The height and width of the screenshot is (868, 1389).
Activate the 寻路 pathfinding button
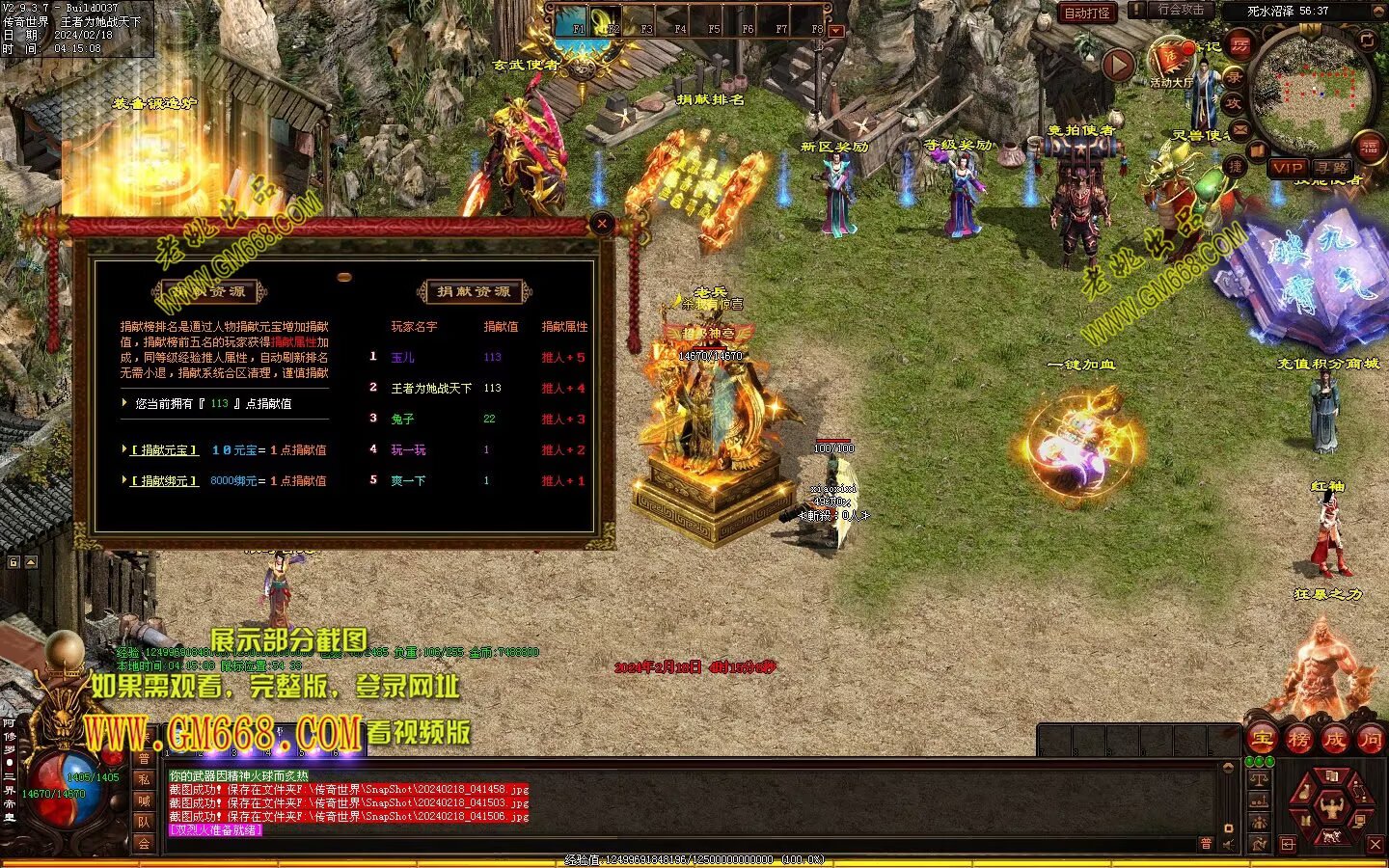[x=1332, y=168]
